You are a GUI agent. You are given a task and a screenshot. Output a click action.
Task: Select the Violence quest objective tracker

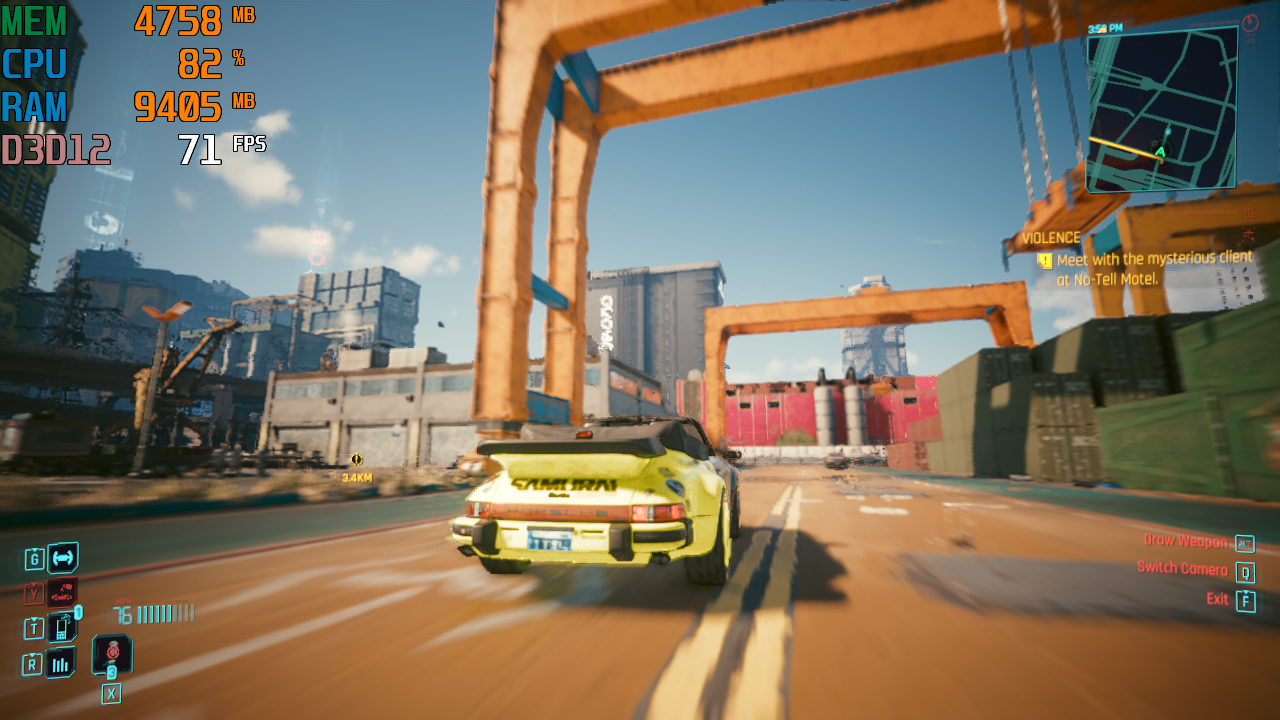coord(1050,238)
